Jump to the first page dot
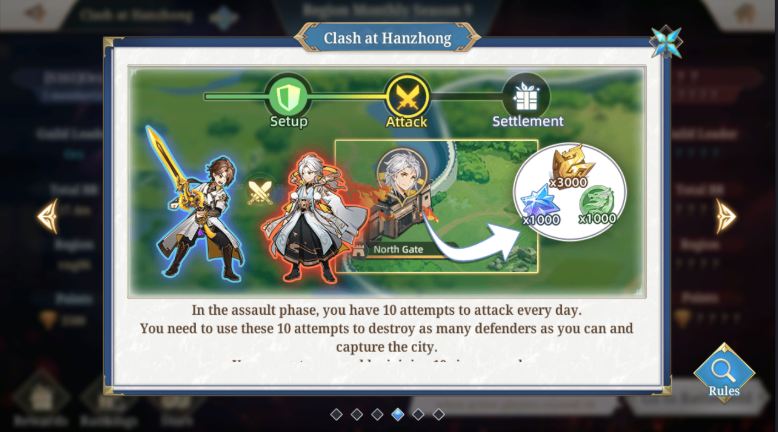The image size is (778, 432). [x=336, y=414]
